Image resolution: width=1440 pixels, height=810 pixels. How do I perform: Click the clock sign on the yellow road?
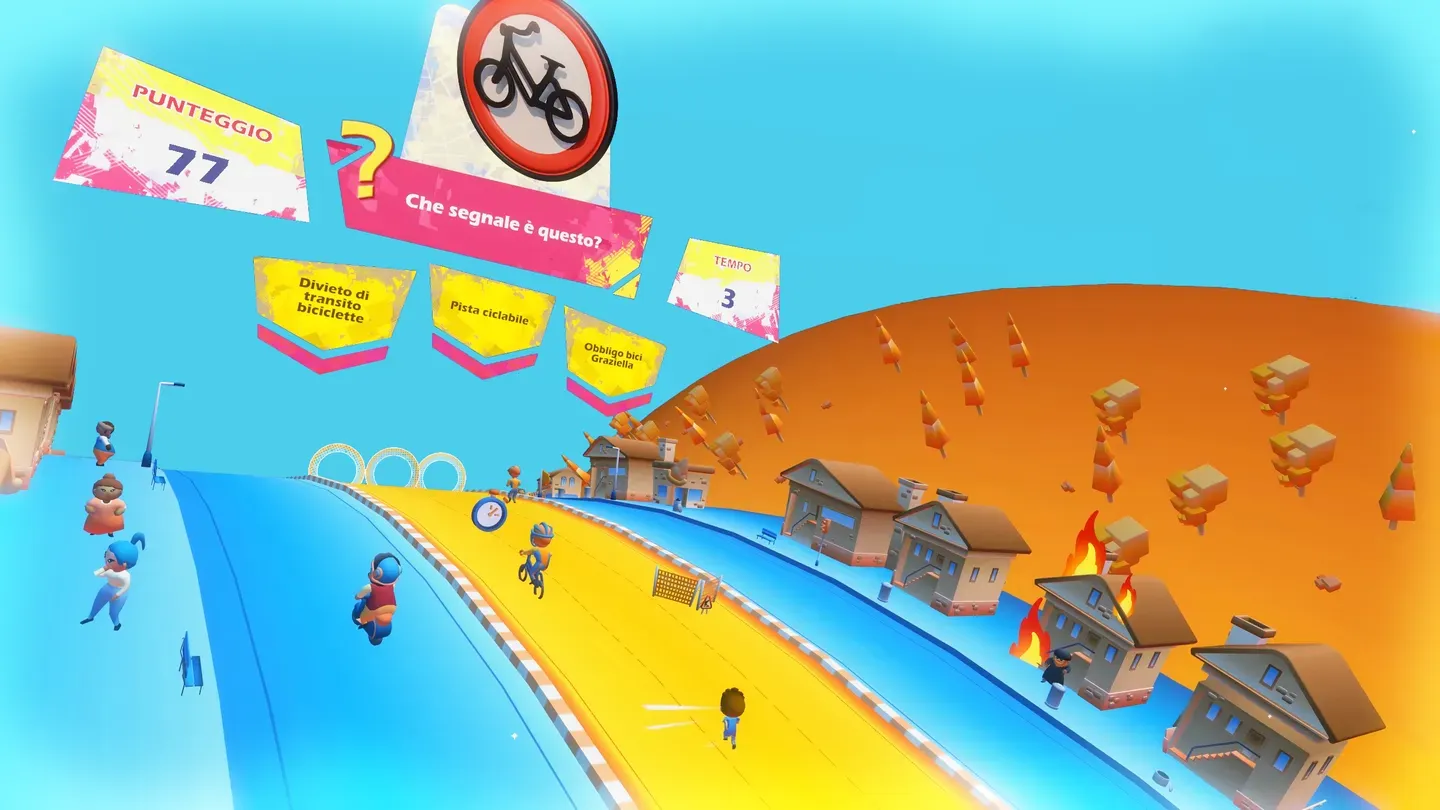pyautogui.click(x=487, y=513)
